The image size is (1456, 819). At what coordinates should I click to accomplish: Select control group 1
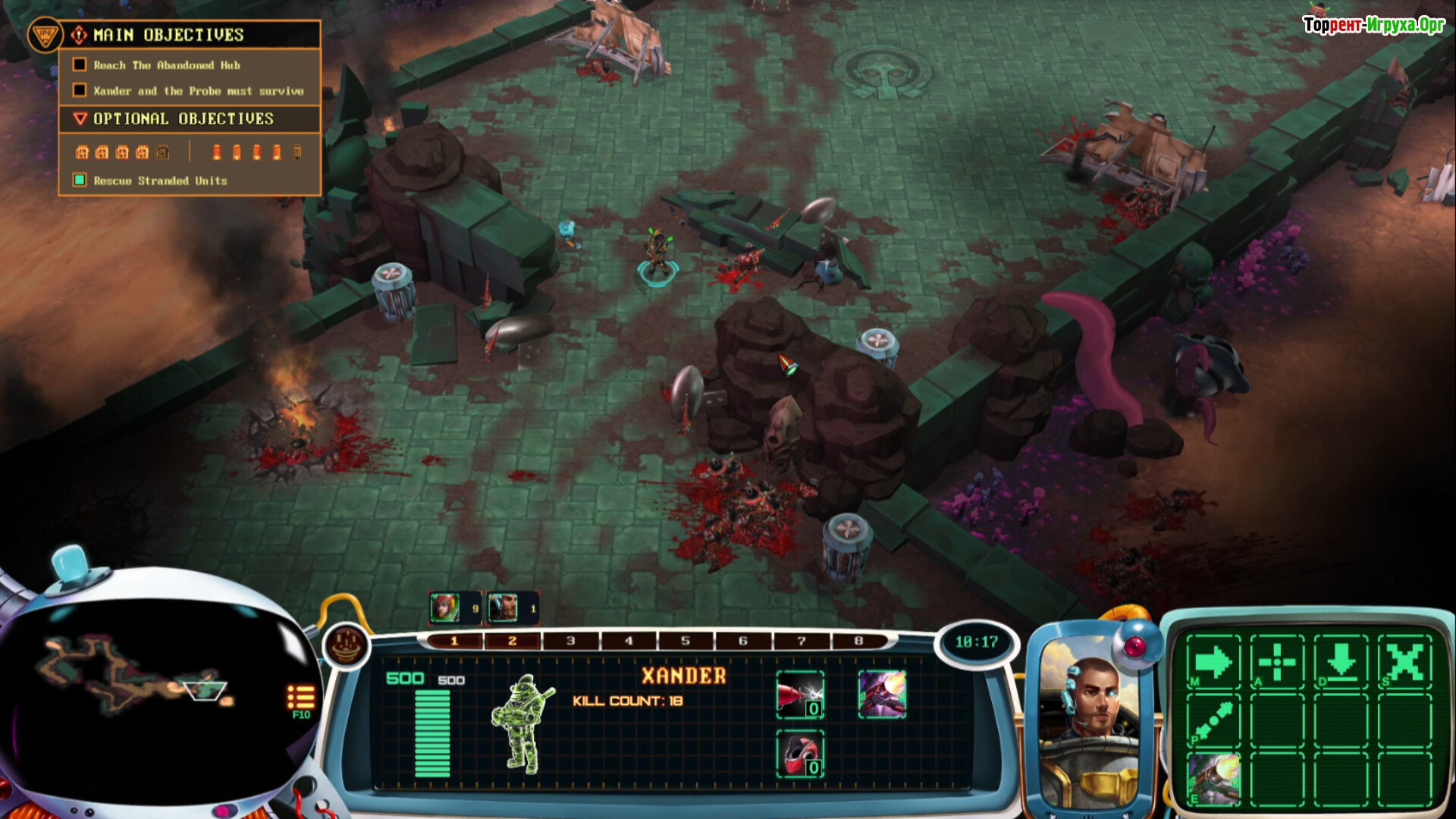pos(455,642)
